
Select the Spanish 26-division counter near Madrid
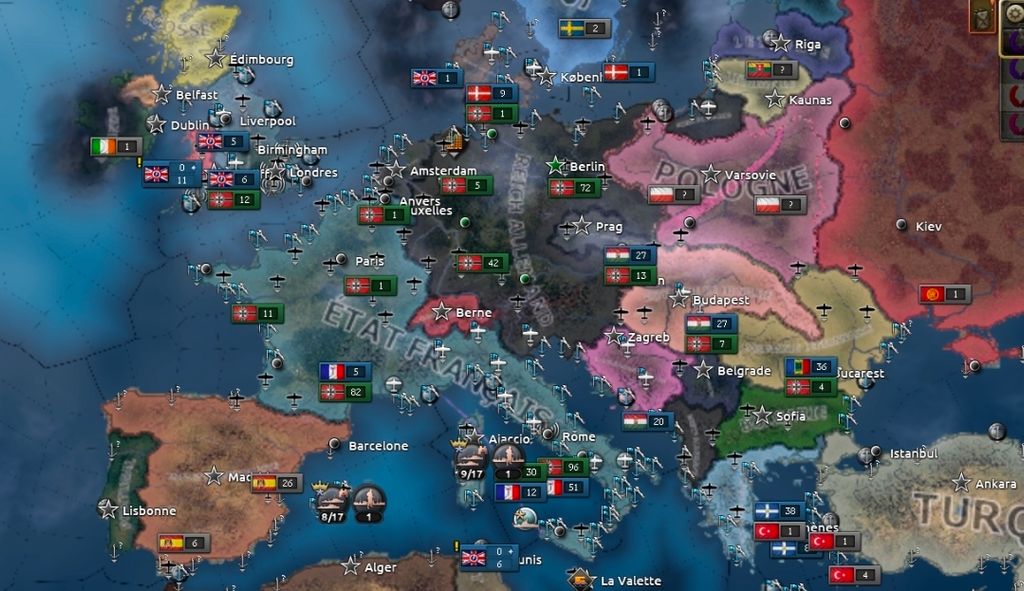[x=276, y=483]
